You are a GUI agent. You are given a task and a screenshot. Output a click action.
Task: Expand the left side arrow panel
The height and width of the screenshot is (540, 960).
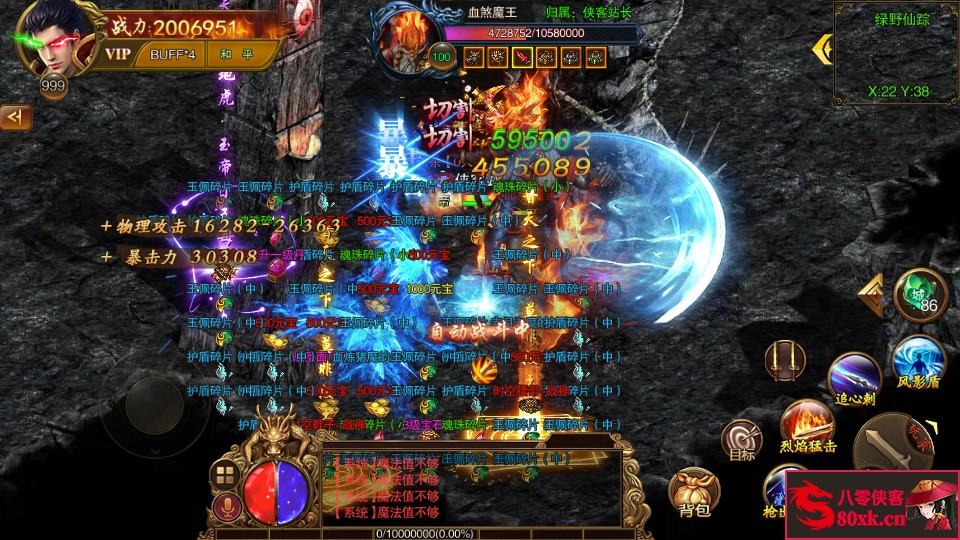pos(15,118)
